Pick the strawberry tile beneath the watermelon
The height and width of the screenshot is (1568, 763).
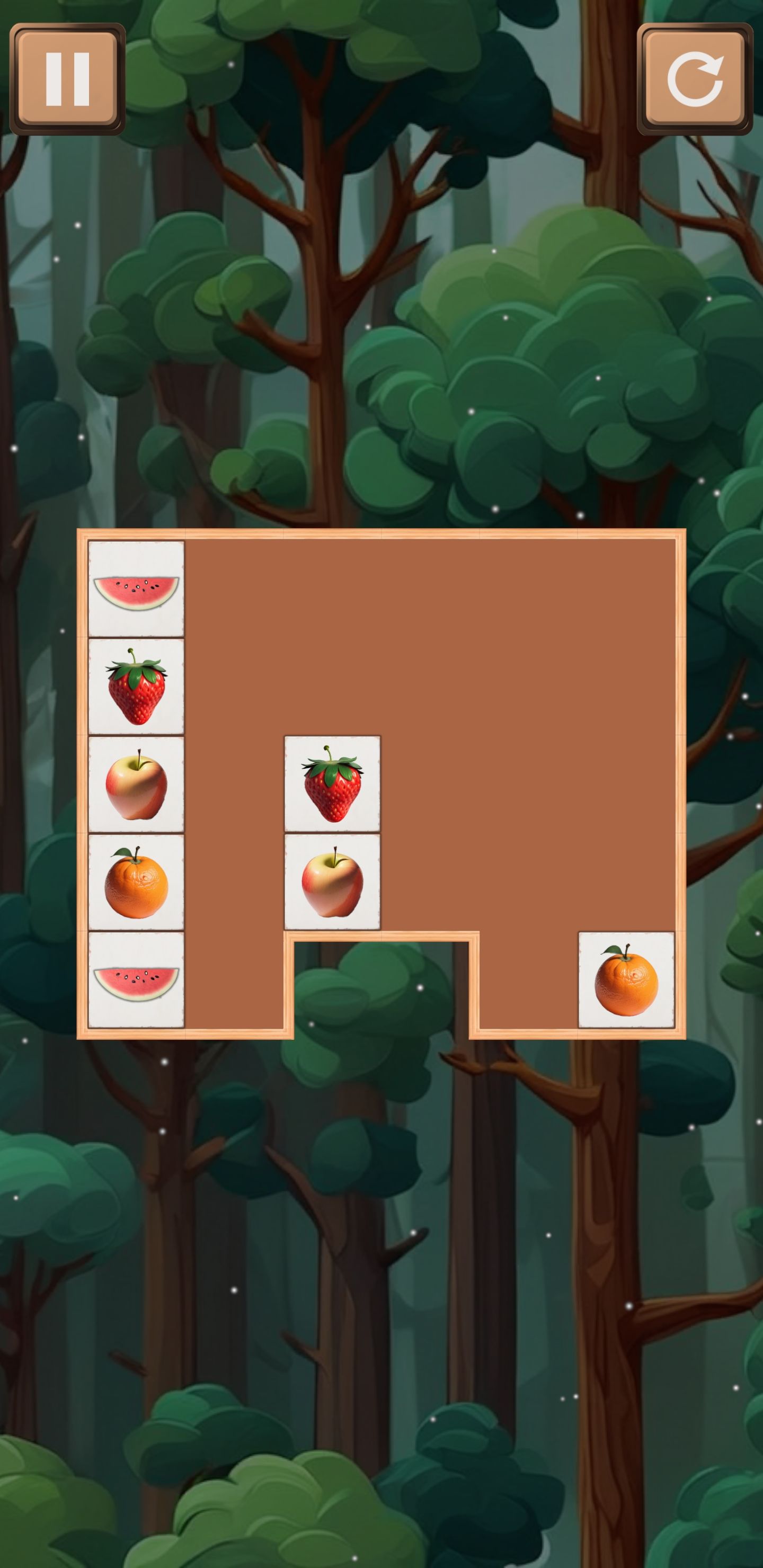[x=136, y=687]
